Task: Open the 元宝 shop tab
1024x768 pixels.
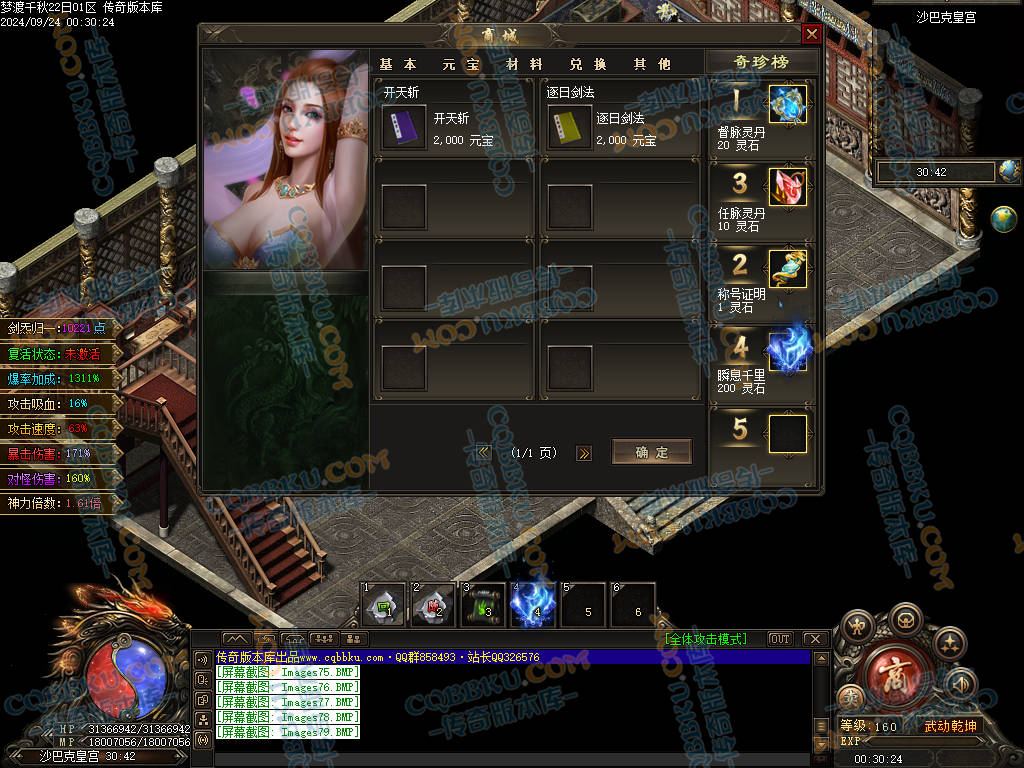Action: tap(462, 64)
